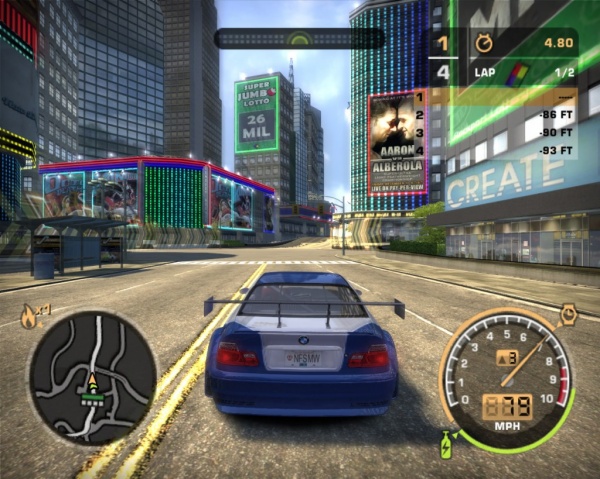The image size is (600, 479).
Task: Select the player arrow marker on the minimap
Action: click(93, 380)
